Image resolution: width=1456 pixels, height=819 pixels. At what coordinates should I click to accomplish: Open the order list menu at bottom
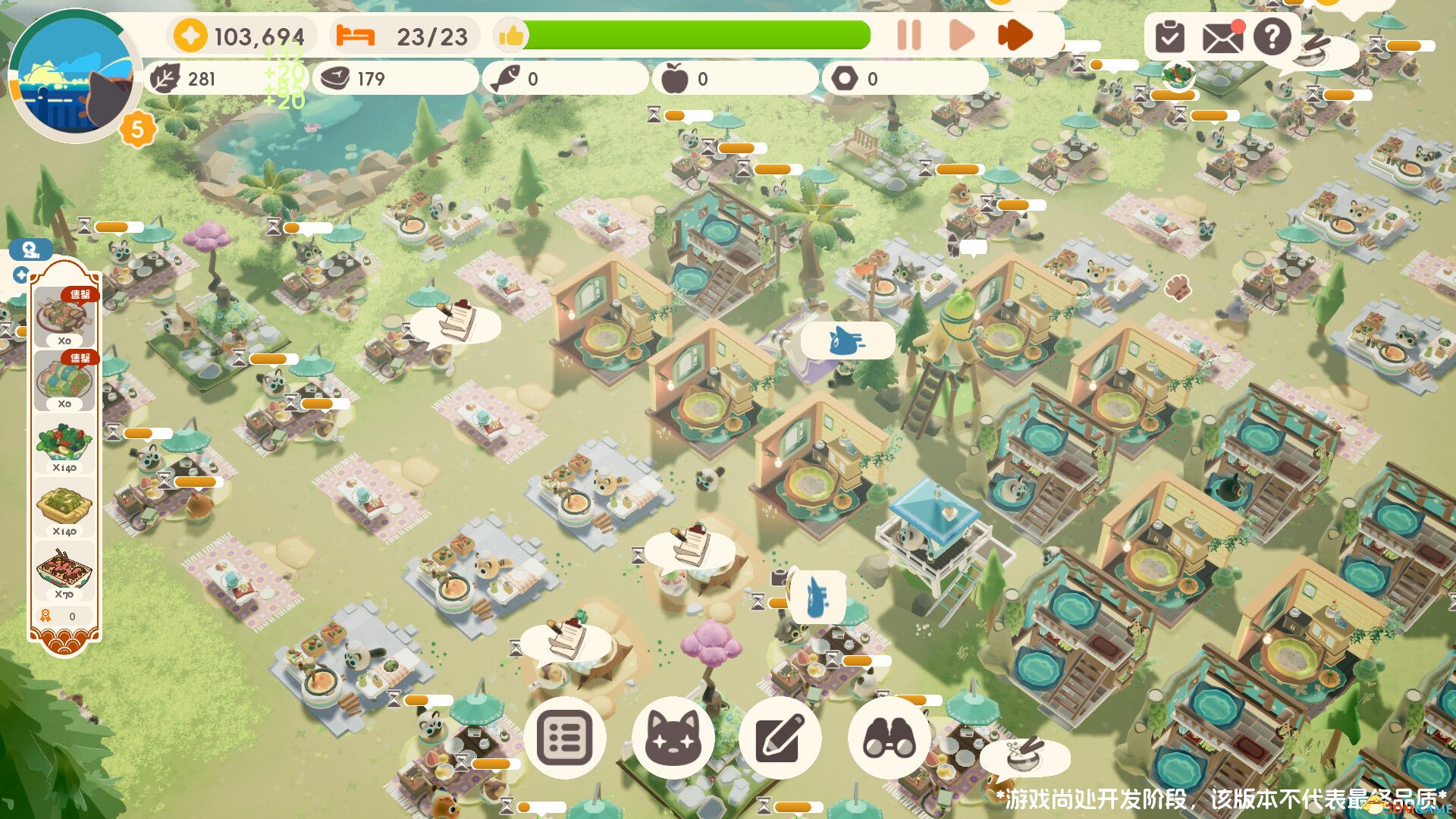point(567,739)
